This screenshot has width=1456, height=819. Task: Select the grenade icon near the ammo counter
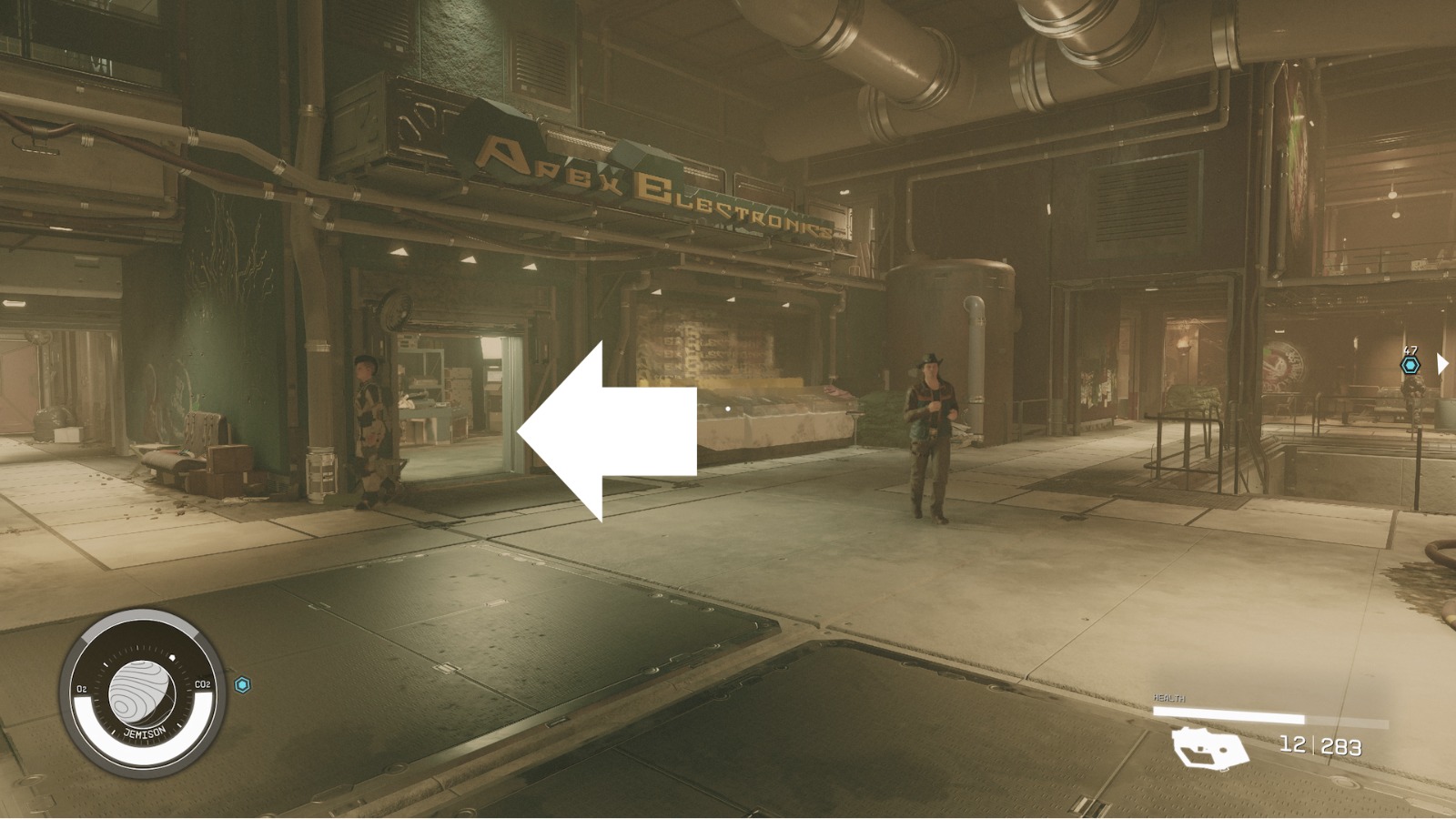1209,748
